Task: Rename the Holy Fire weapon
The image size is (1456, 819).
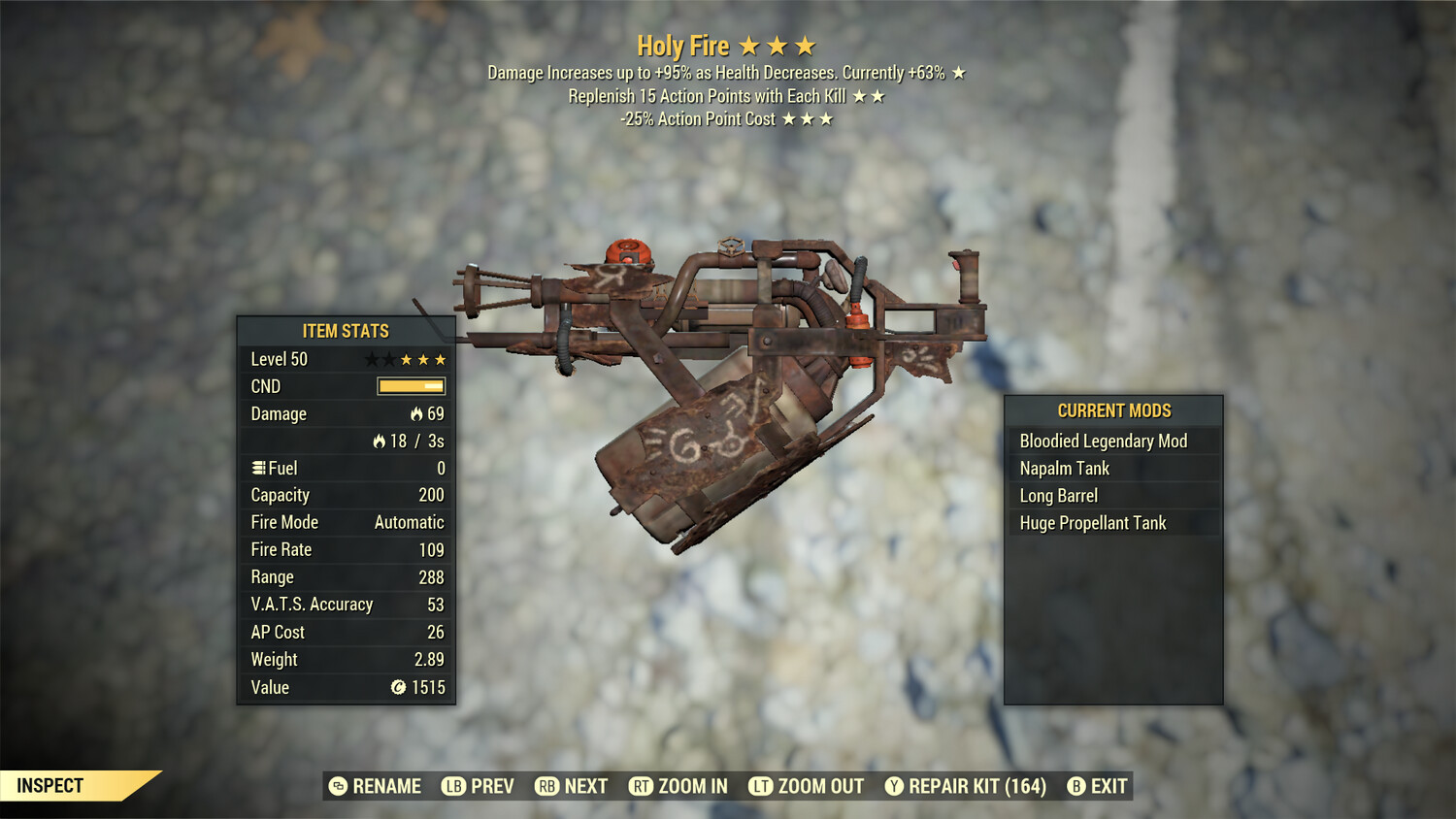Action: (x=376, y=786)
